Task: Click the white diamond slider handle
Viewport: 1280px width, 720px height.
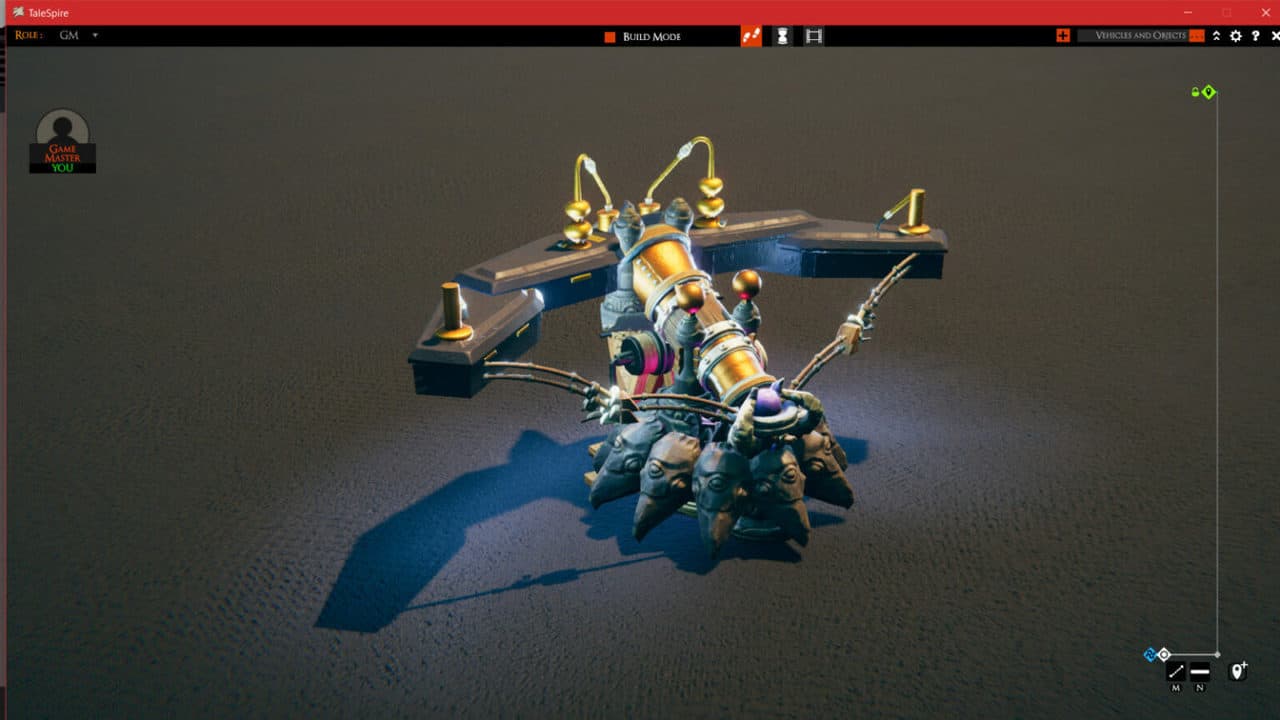Action: [x=1164, y=654]
